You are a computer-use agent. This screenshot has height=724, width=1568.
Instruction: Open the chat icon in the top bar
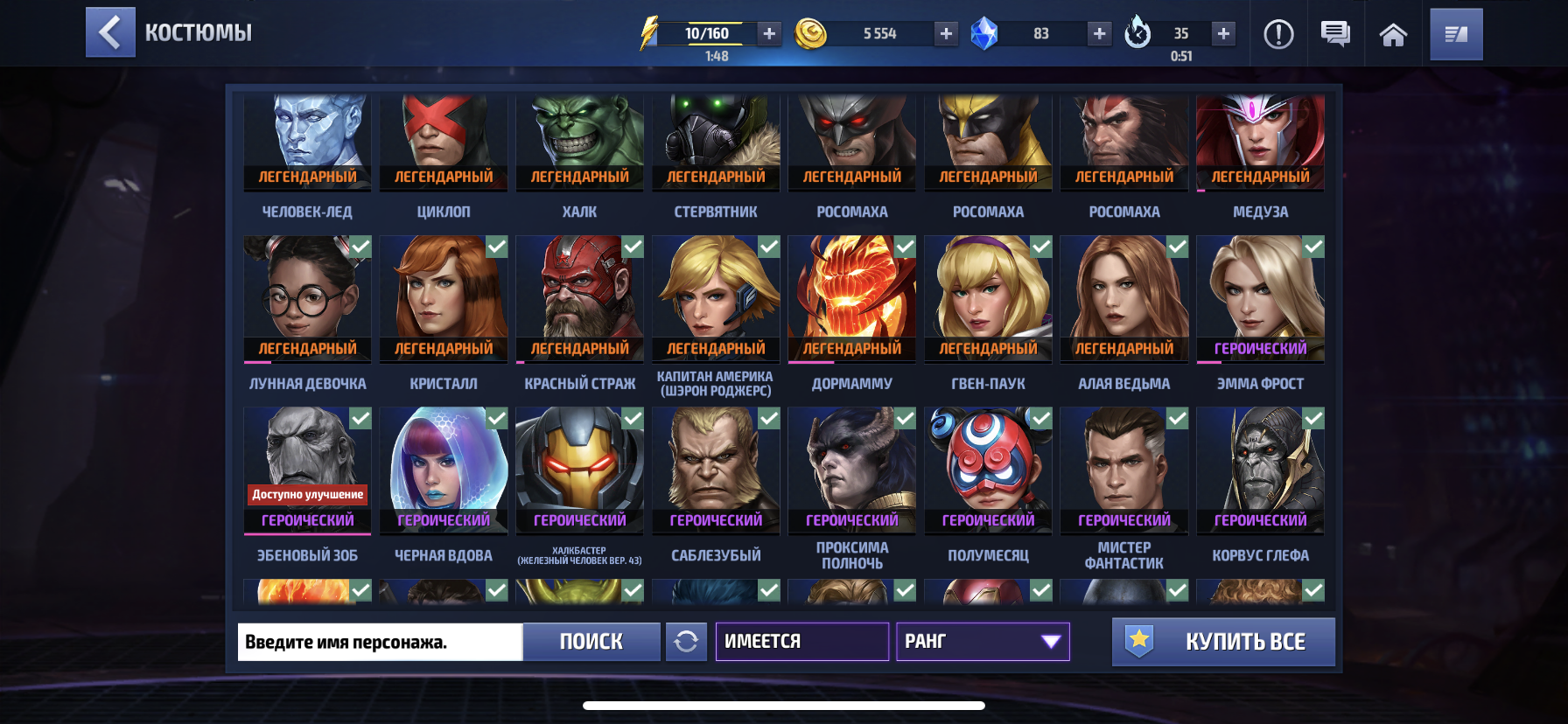tap(1337, 35)
